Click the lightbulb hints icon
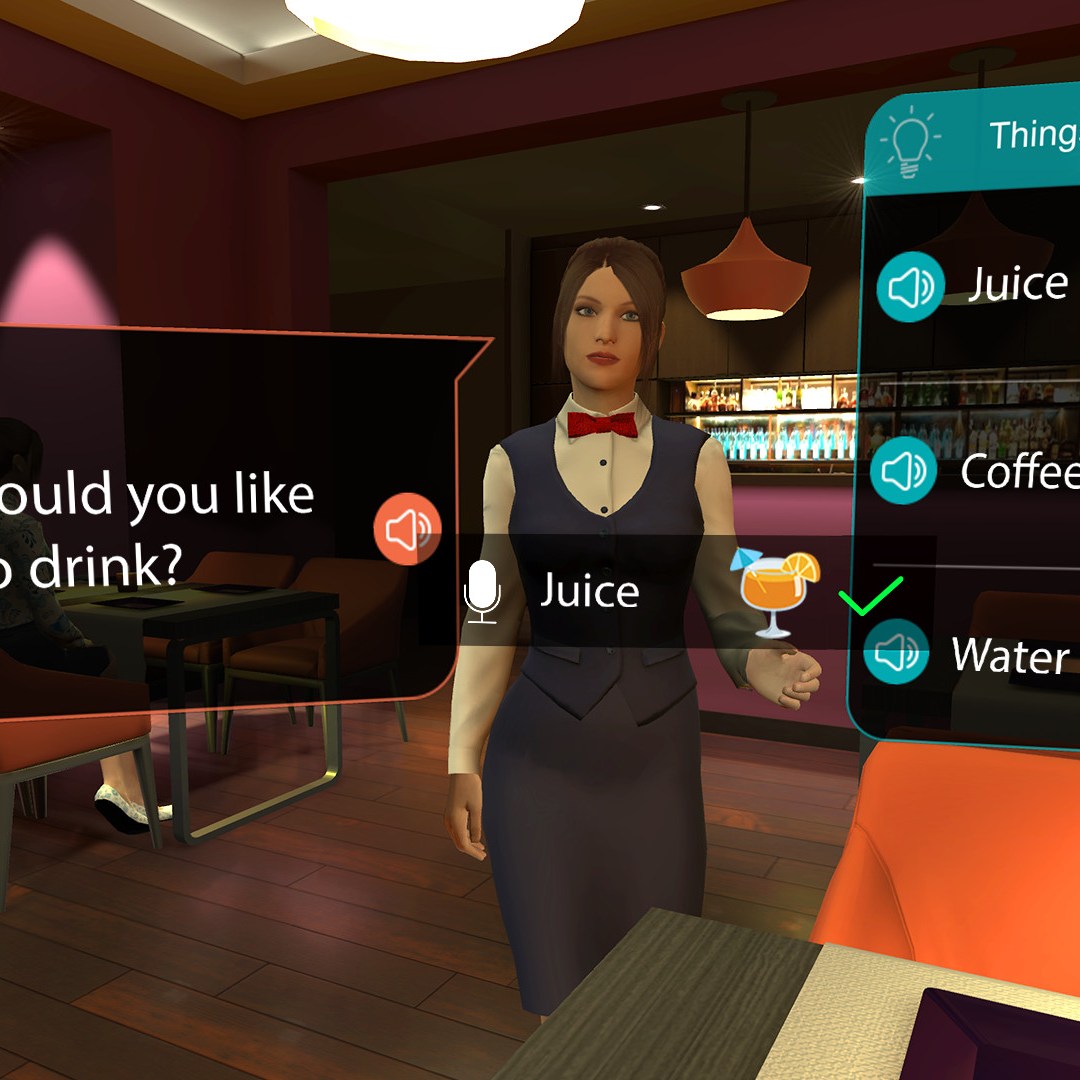Image resolution: width=1080 pixels, height=1080 pixels. (908, 142)
